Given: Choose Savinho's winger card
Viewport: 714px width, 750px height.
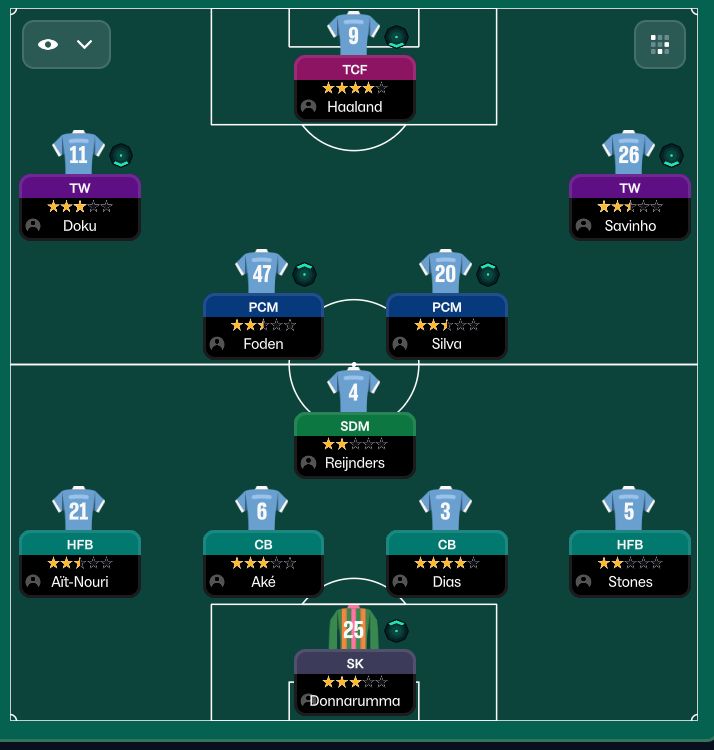Looking at the screenshot, I should [630, 207].
